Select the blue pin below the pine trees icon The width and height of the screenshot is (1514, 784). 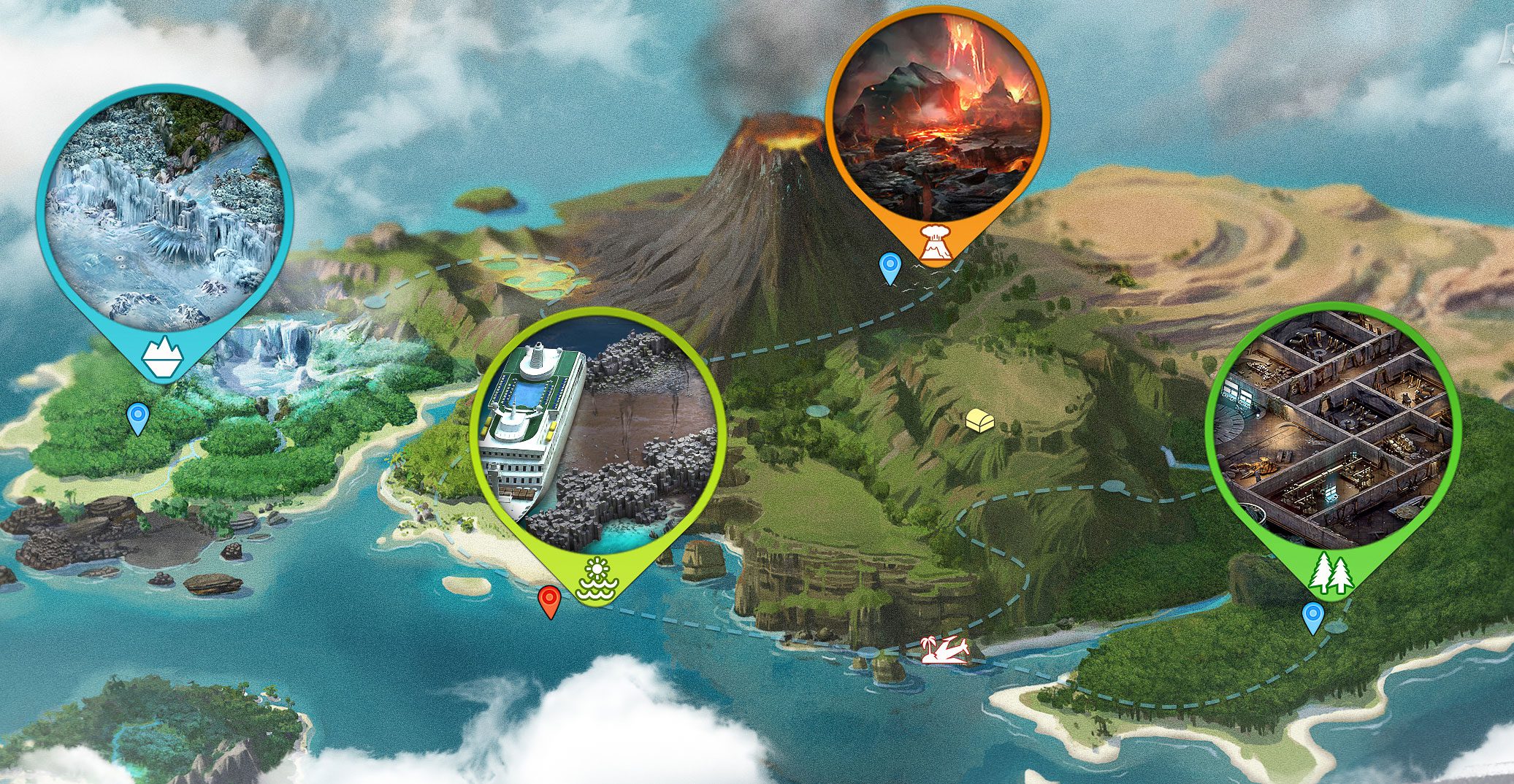click(x=1313, y=618)
